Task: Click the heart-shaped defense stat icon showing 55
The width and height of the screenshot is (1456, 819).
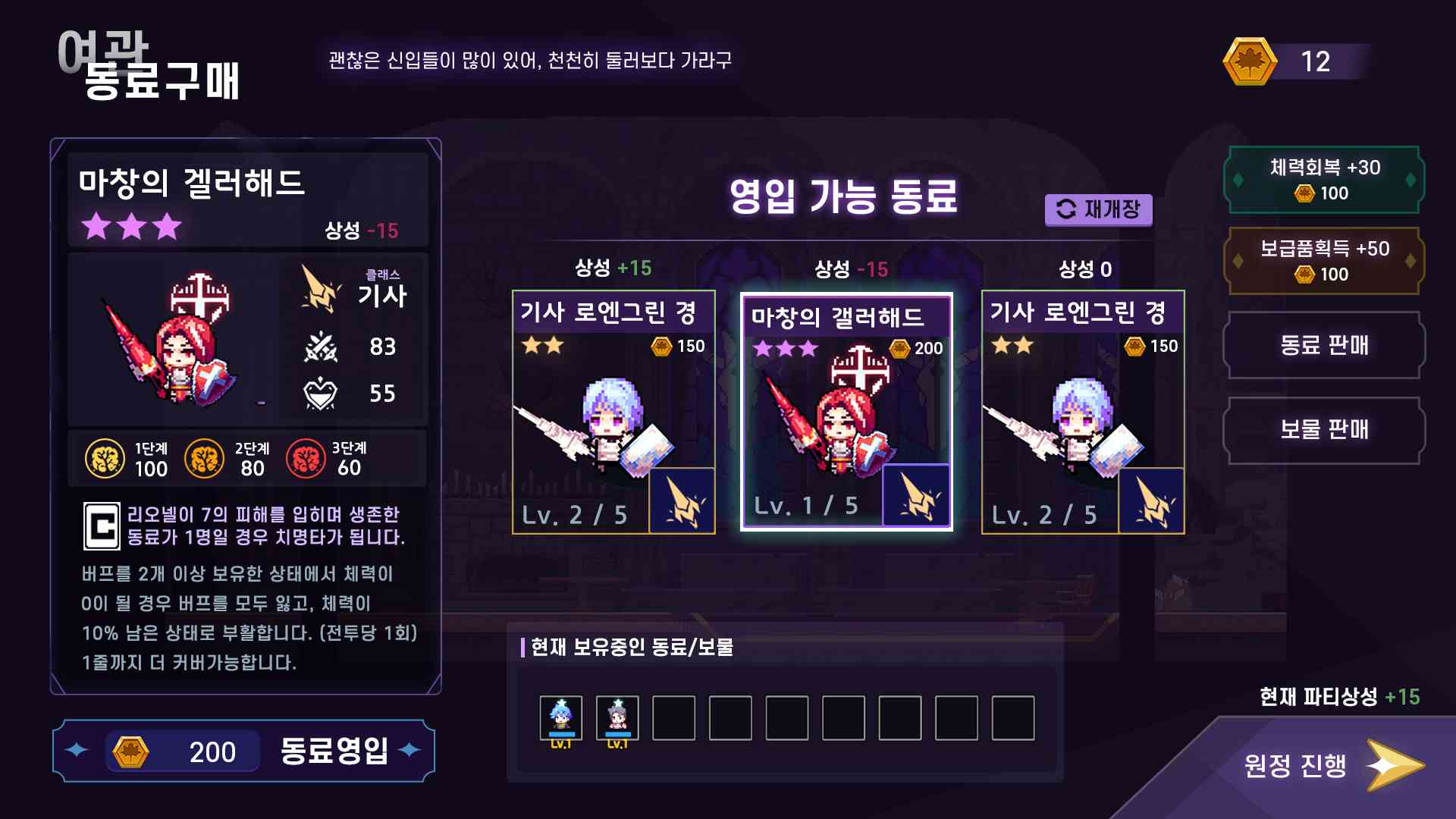Action: [322, 394]
